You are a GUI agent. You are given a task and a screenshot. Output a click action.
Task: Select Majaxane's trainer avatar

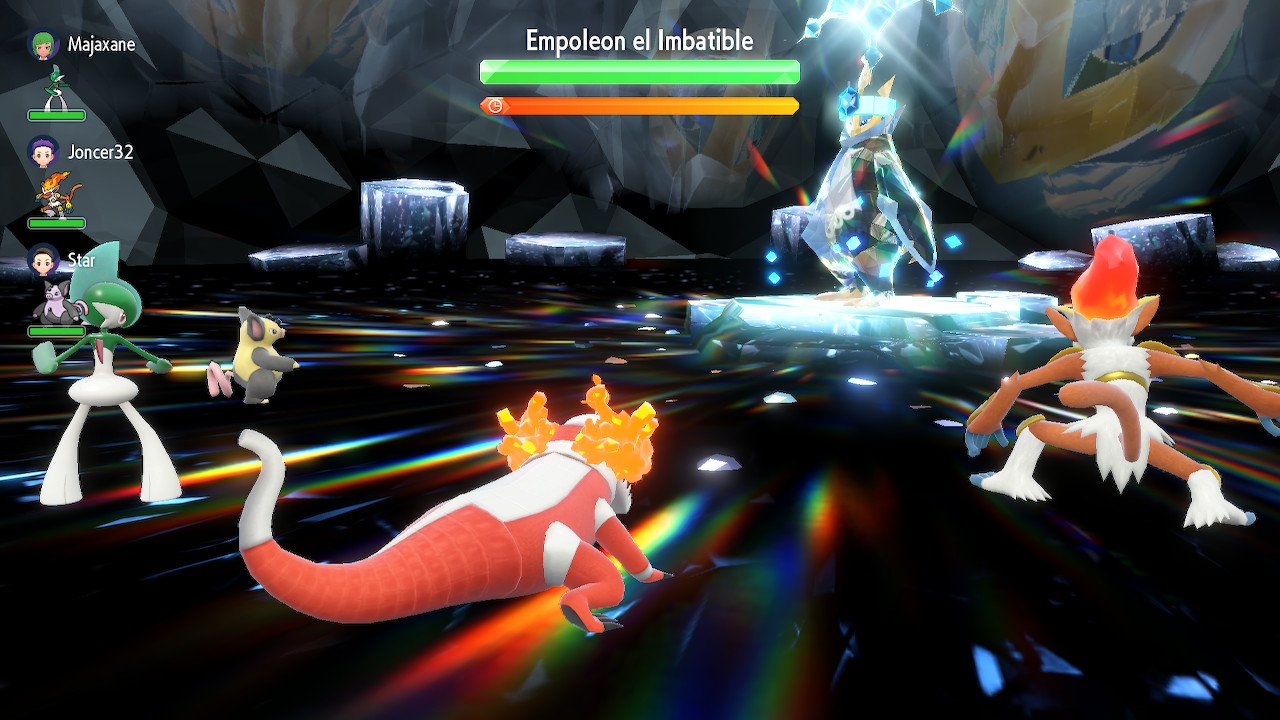[44, 45]
